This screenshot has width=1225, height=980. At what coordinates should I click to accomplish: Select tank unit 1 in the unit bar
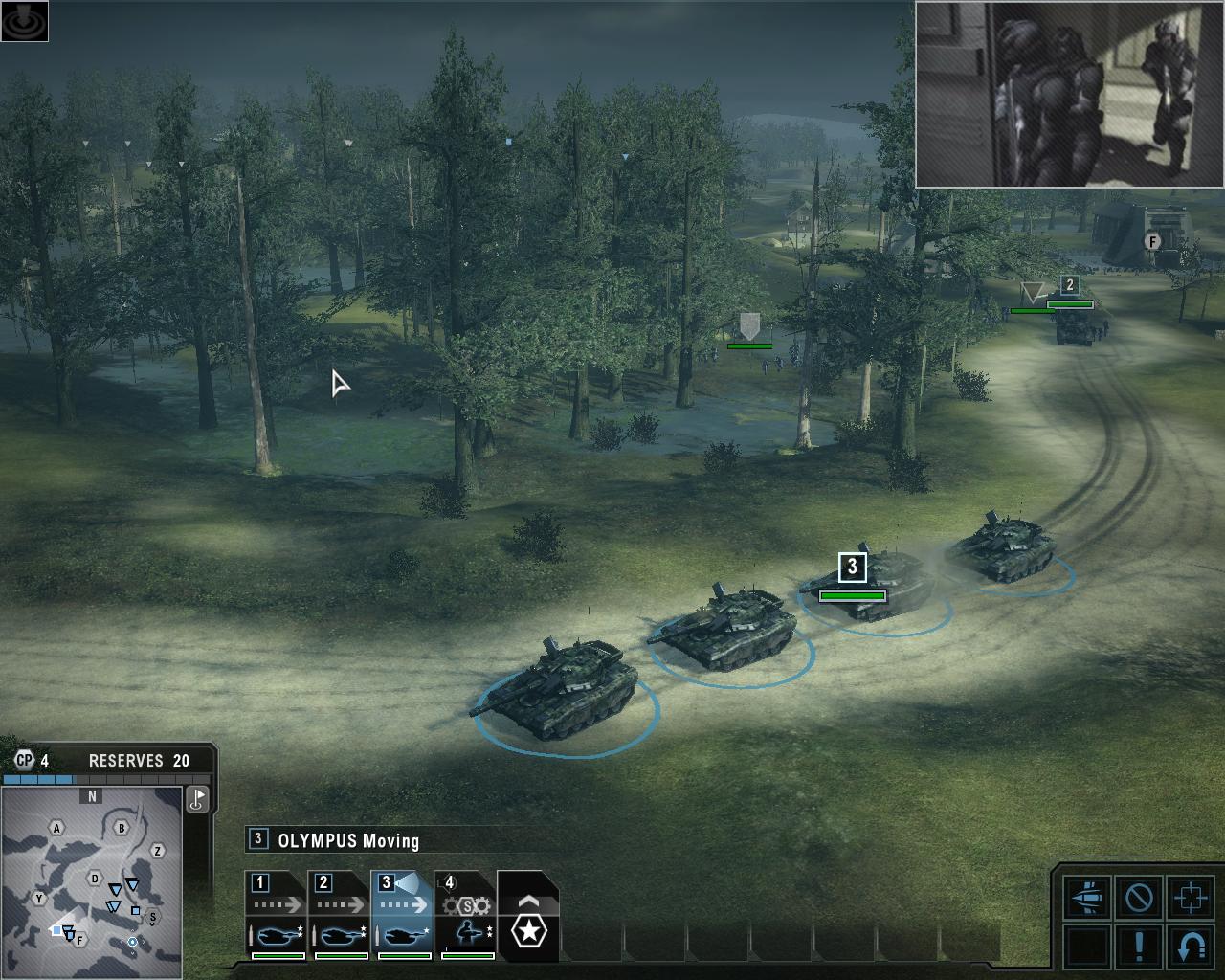pos(276,916)
